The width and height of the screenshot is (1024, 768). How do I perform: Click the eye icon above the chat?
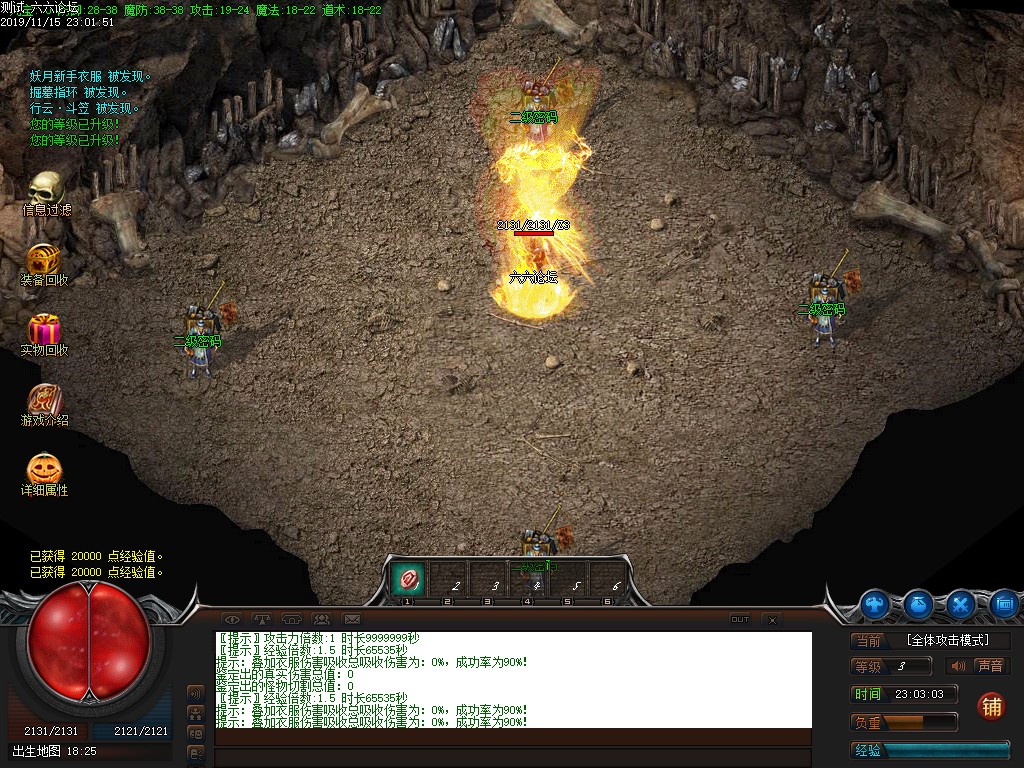[x=231, y=619]
